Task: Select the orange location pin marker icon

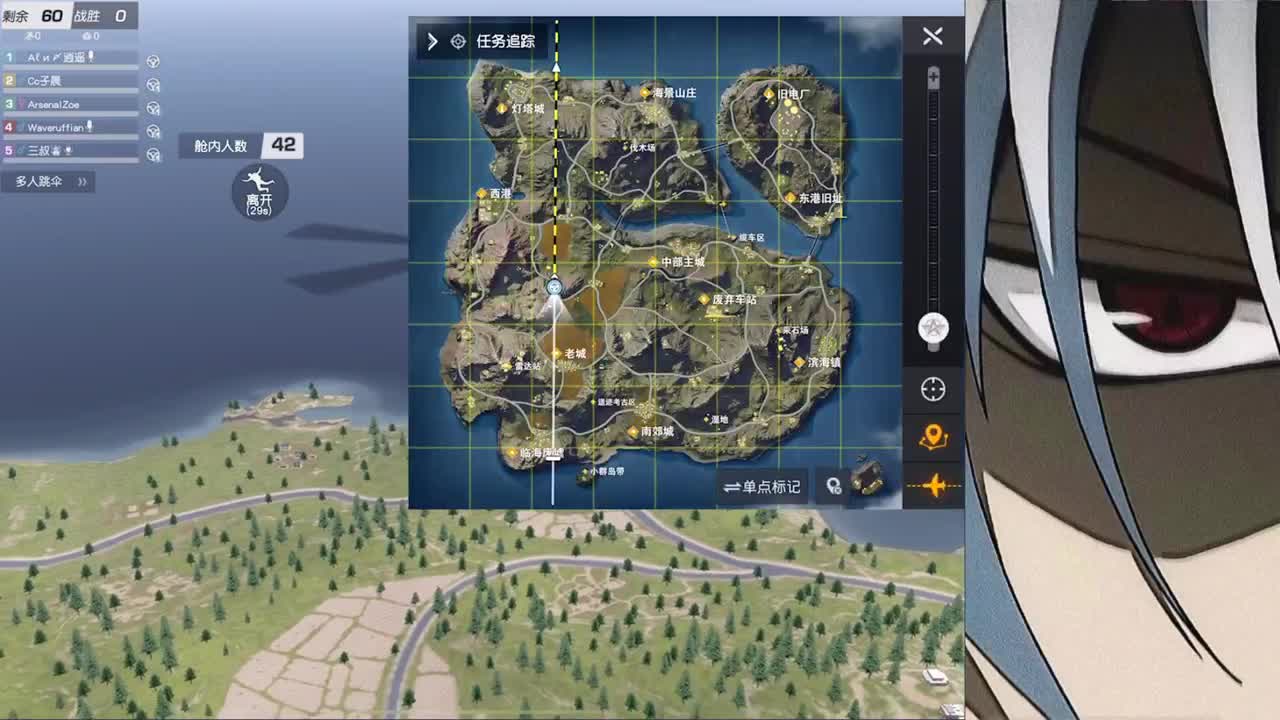Action: pyautogui.click(x=932, y=435)
